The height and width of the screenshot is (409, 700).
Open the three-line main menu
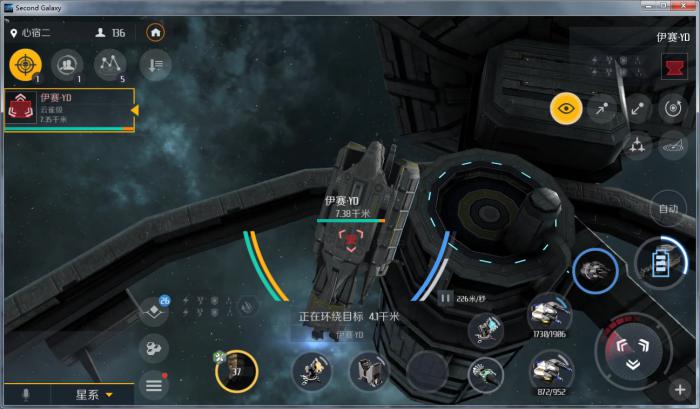point(155,383)
